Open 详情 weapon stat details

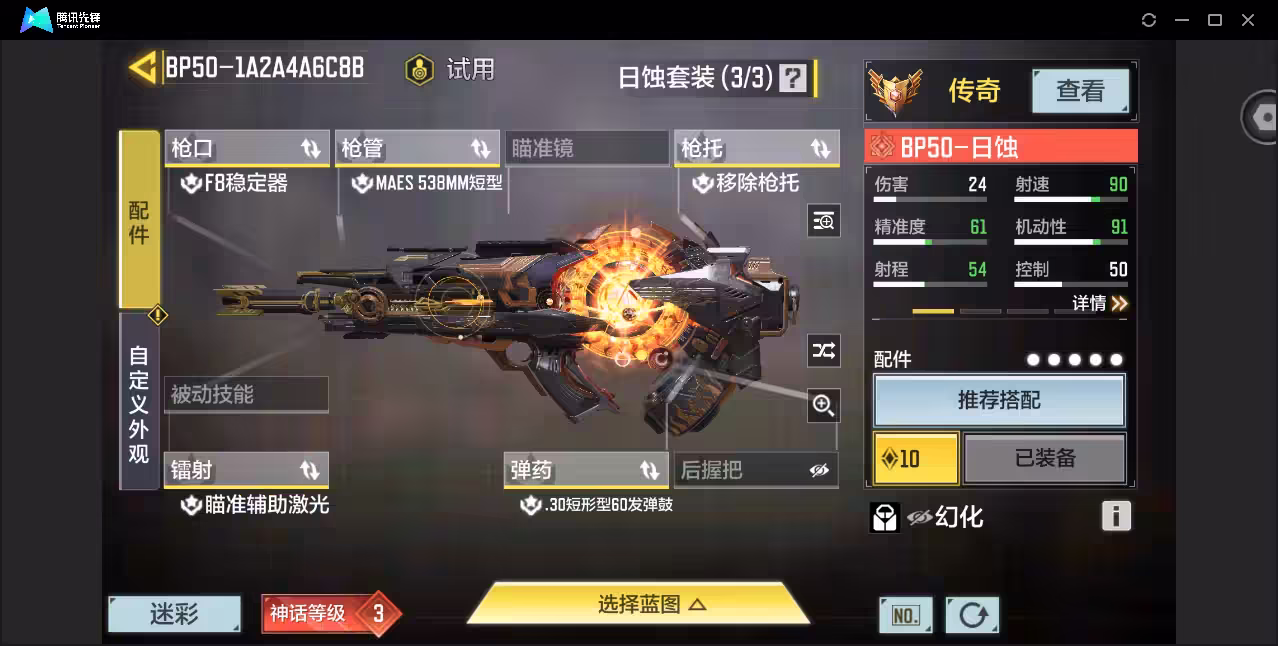tap(1100, 303)
